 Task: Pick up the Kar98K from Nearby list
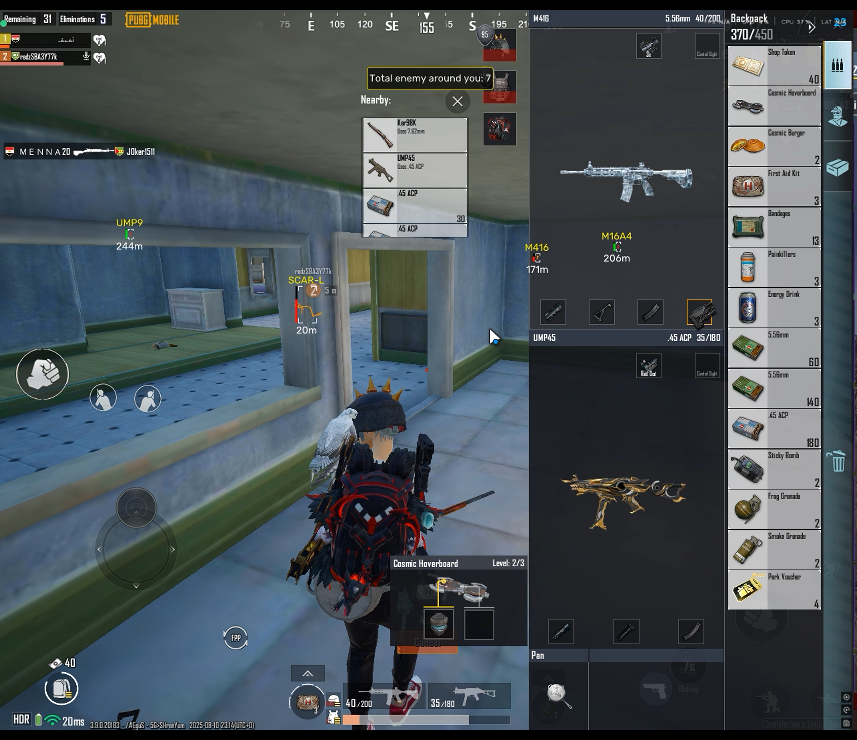tap(414, 134)
